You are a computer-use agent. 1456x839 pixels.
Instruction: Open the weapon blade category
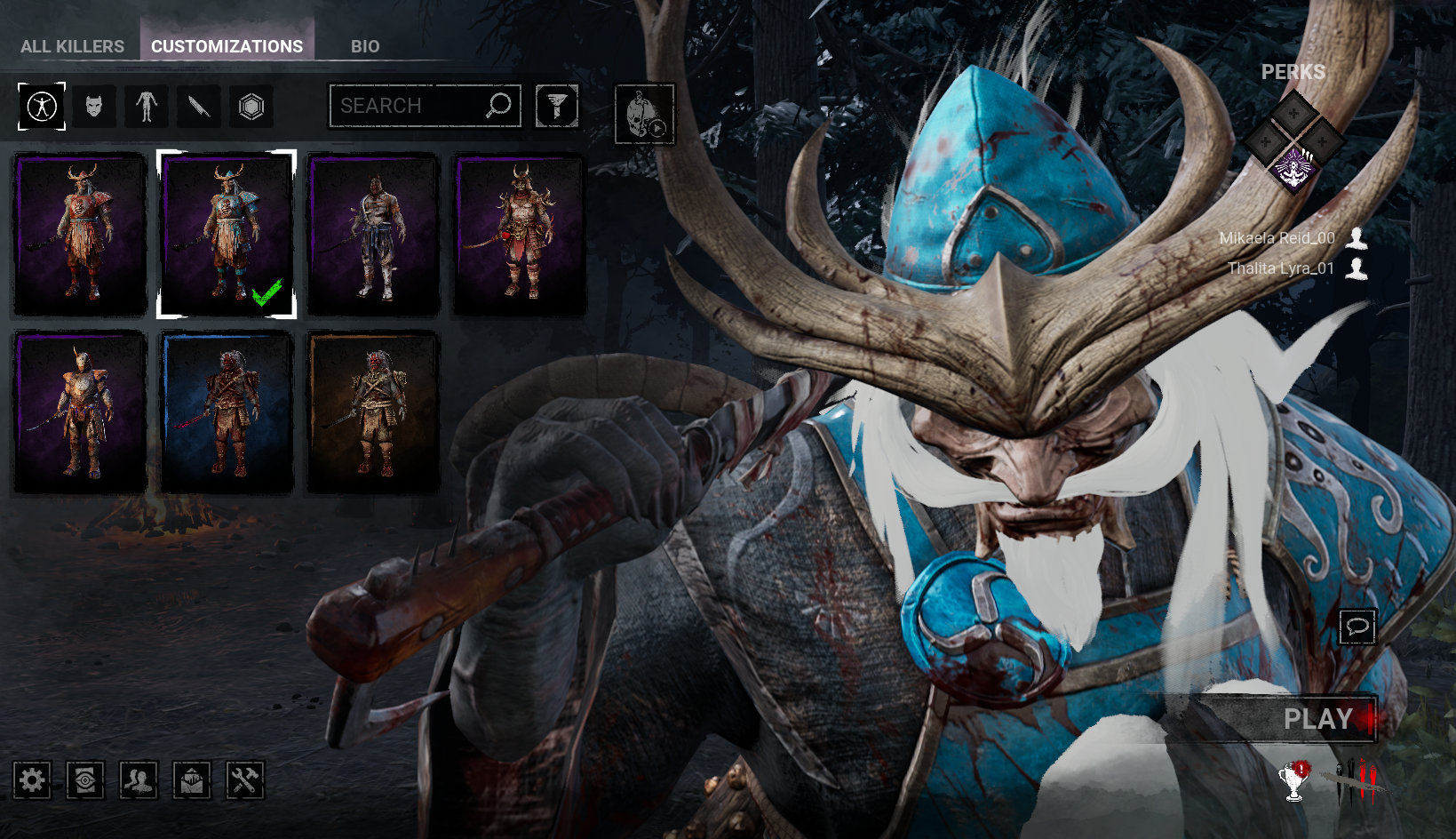[199, 107]
